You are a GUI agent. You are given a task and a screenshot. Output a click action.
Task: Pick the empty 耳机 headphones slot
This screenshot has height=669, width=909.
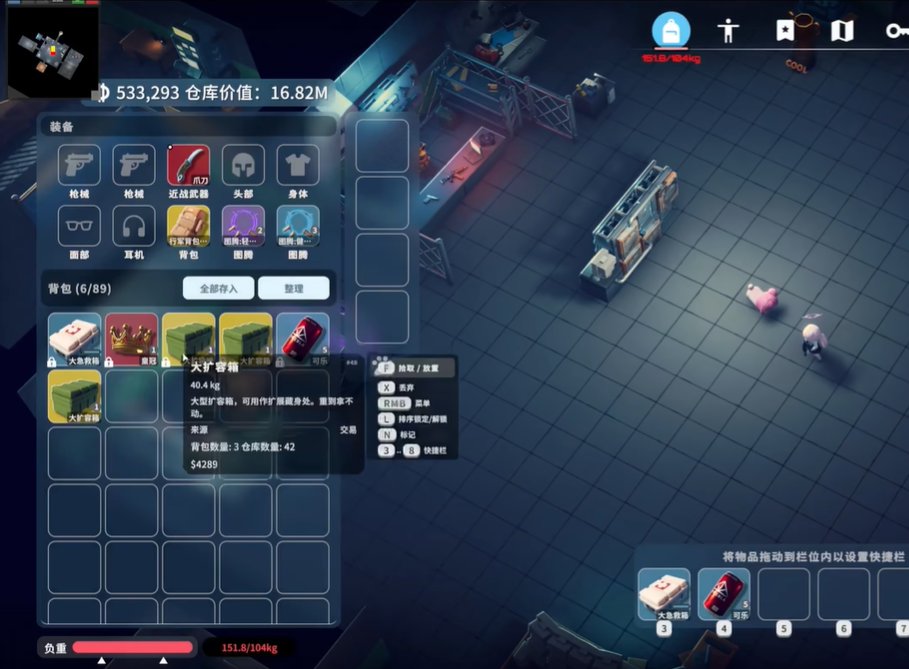[133, 227]
